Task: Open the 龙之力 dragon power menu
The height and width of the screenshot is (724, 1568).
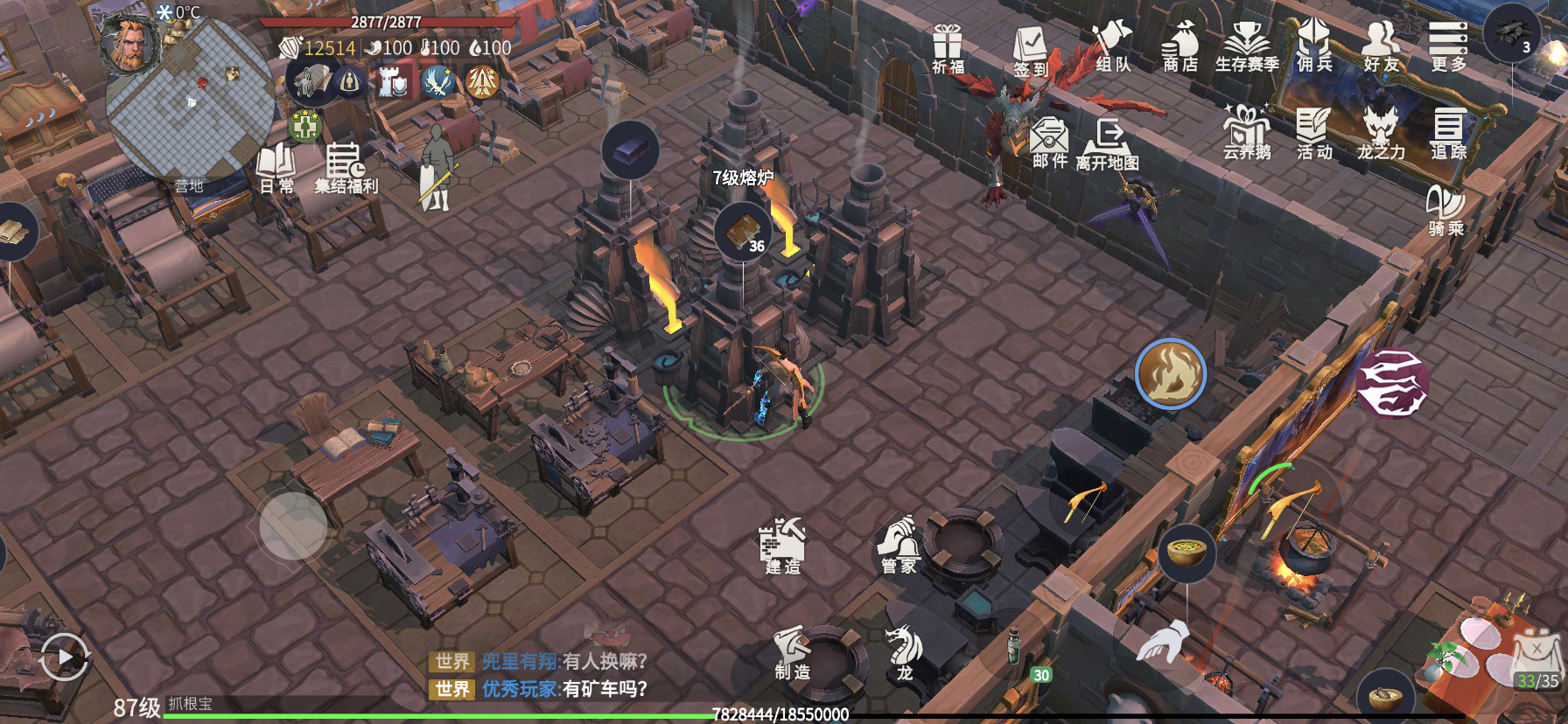Action: (x=1381, y=134)
